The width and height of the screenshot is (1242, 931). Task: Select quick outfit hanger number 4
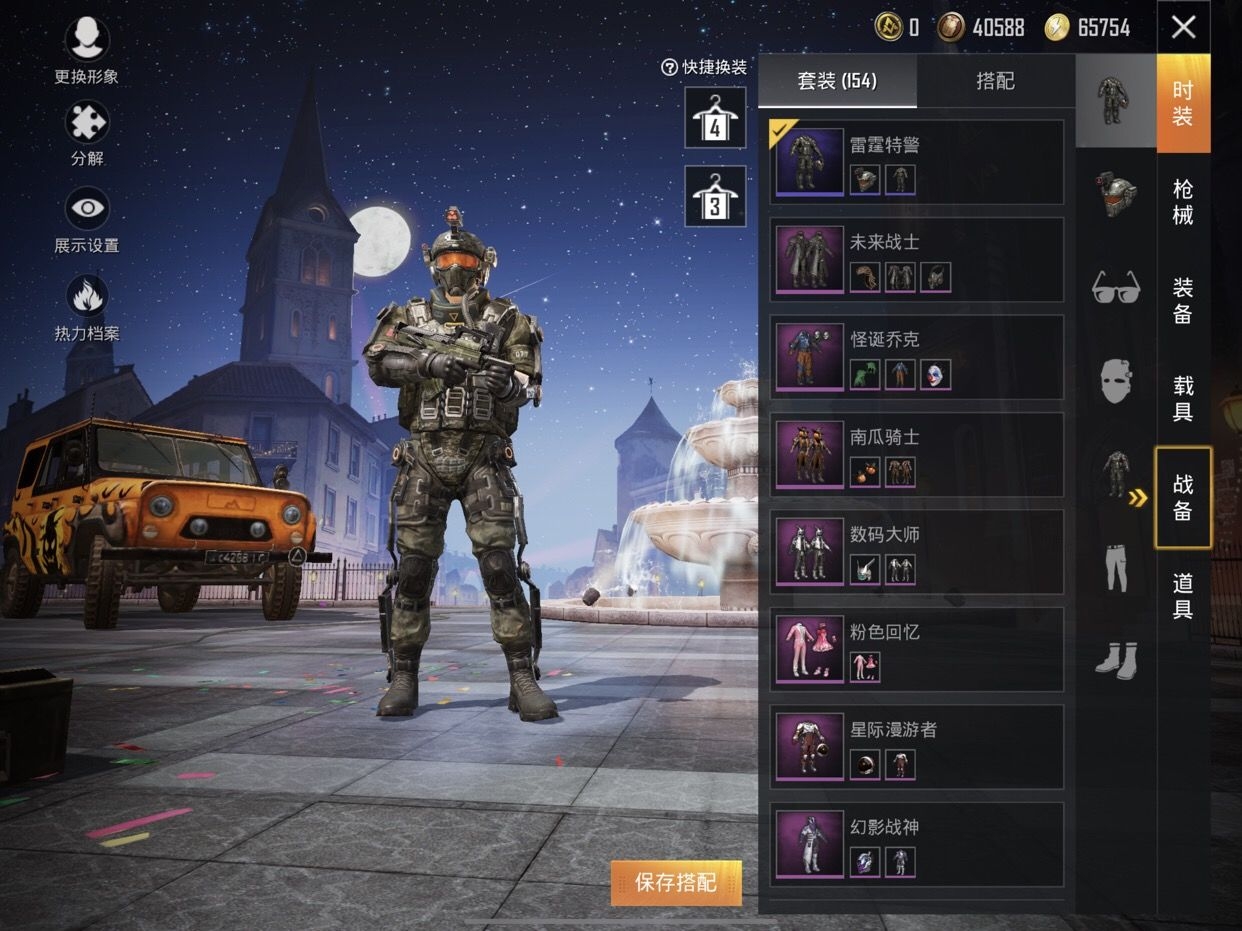[715, 118]
